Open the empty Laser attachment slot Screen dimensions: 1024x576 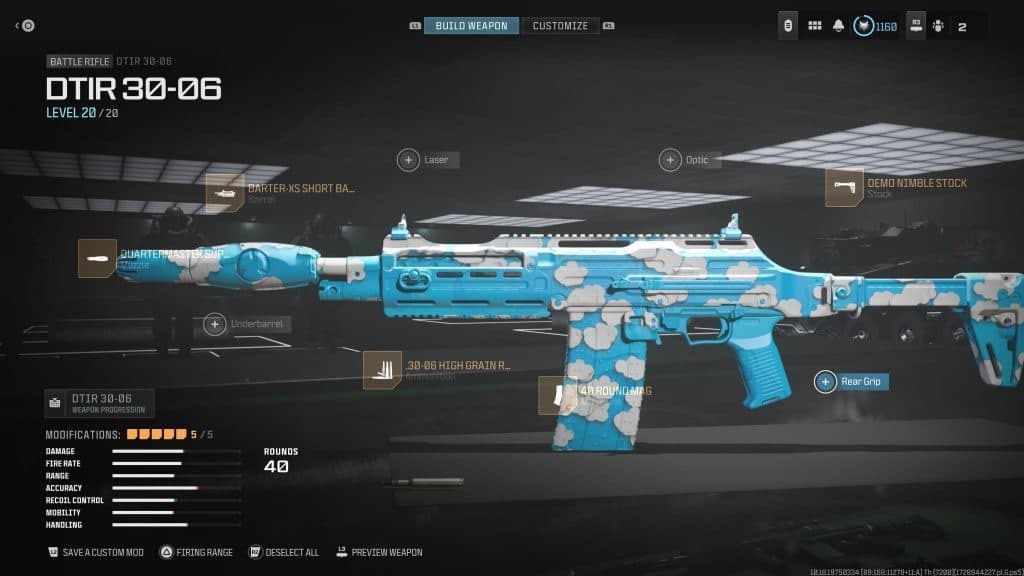pos(409,160)
